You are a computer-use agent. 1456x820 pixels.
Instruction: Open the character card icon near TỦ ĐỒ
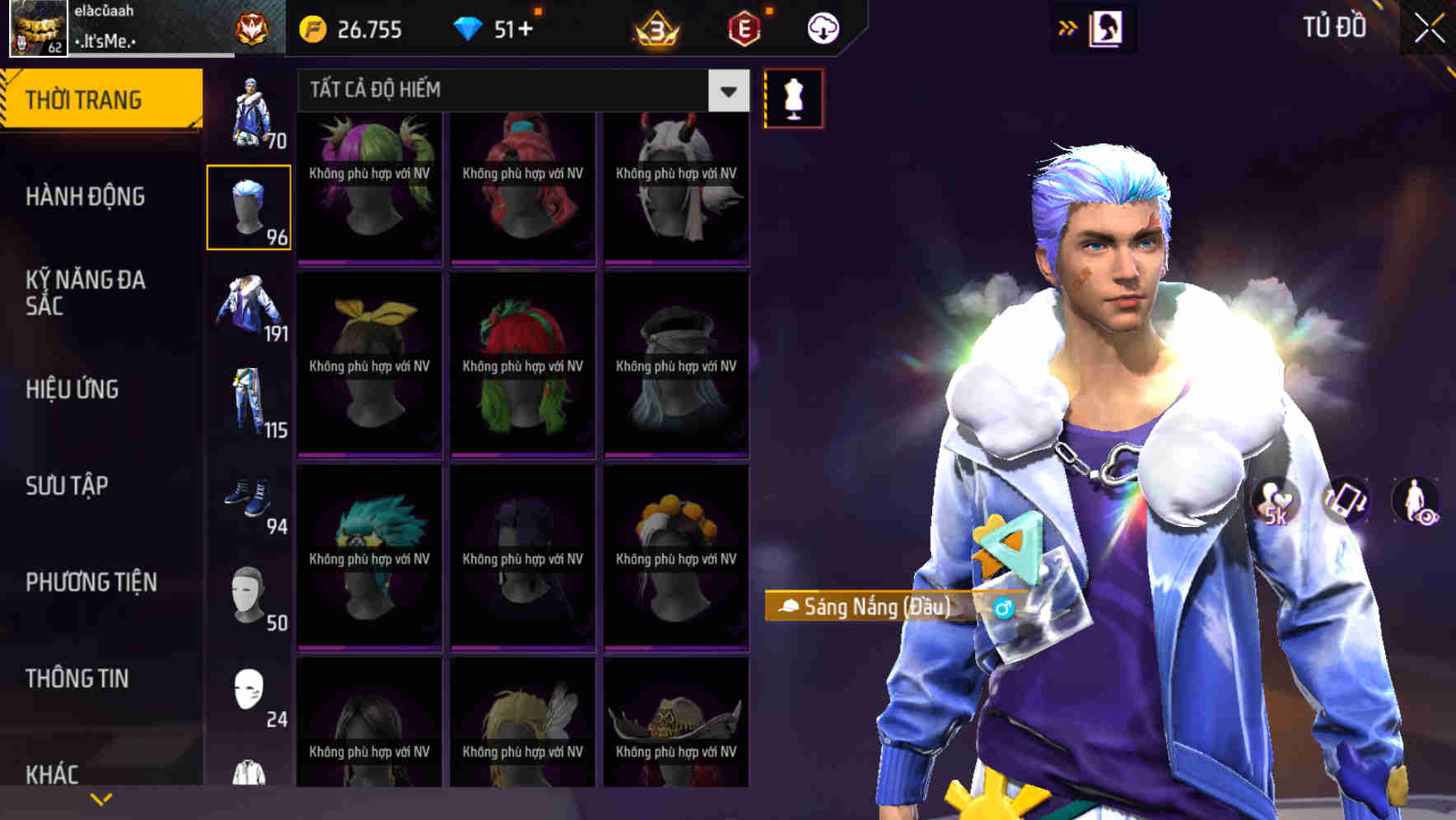click(1105, 27)
